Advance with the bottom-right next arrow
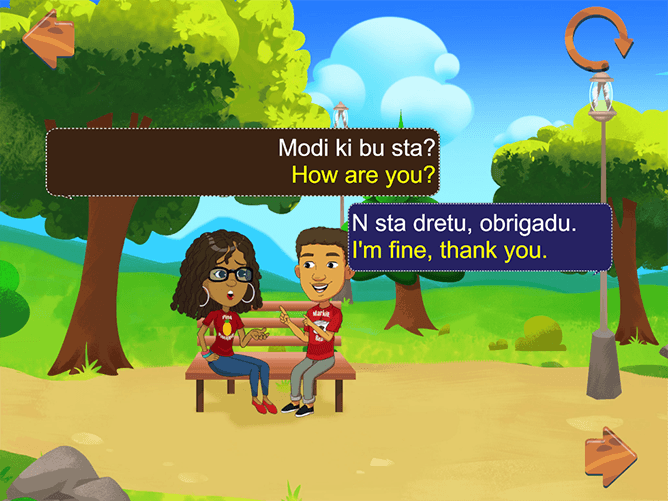668x501 pixels. (x=610, y=457)
